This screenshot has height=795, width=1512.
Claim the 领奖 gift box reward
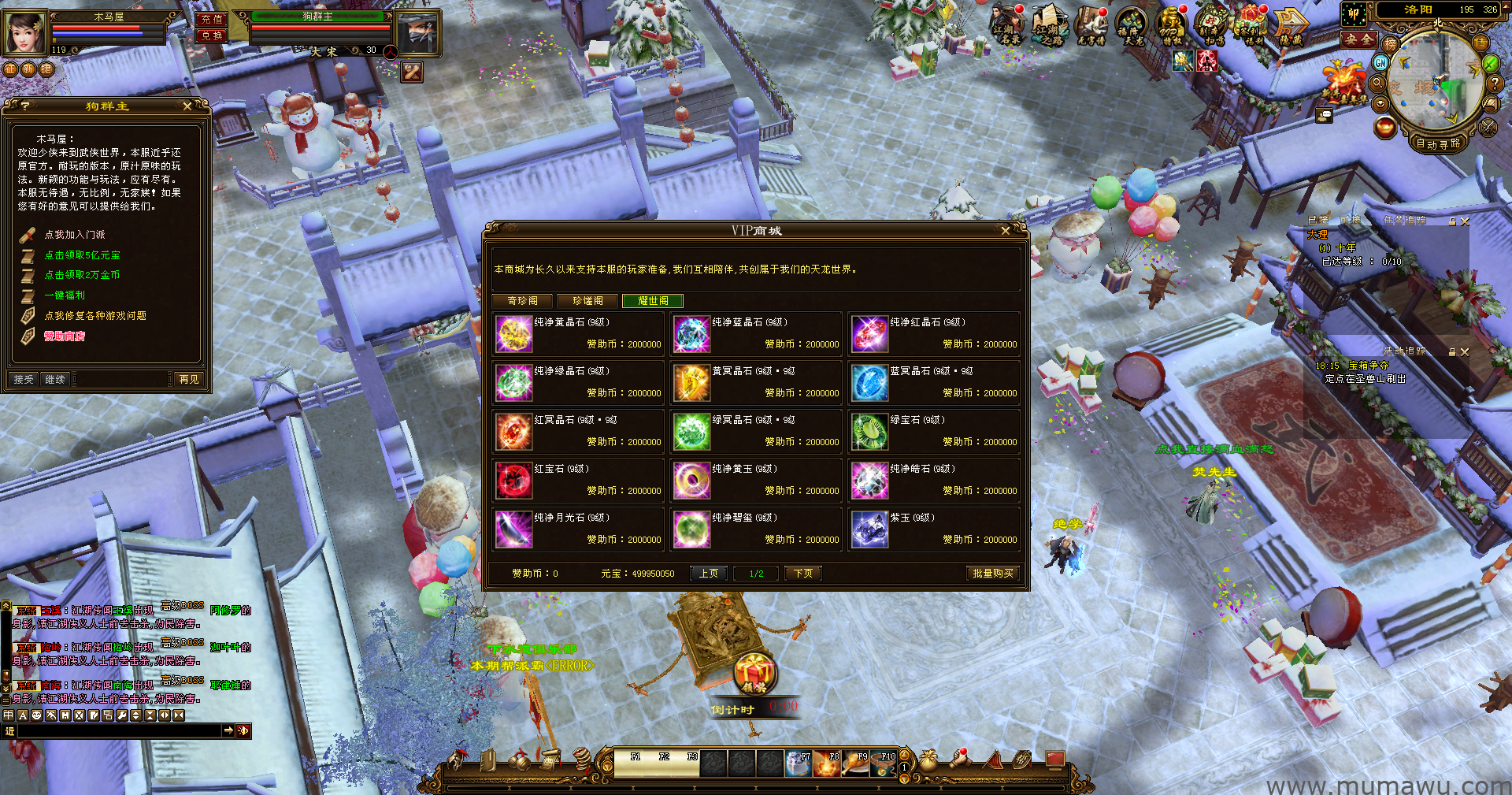(x=754, y=674)
